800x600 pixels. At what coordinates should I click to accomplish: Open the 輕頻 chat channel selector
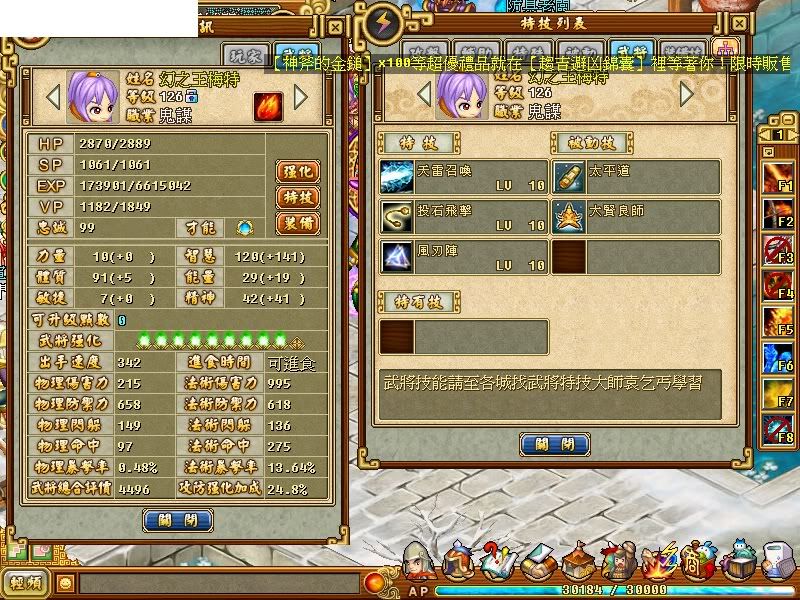(26, 583)
